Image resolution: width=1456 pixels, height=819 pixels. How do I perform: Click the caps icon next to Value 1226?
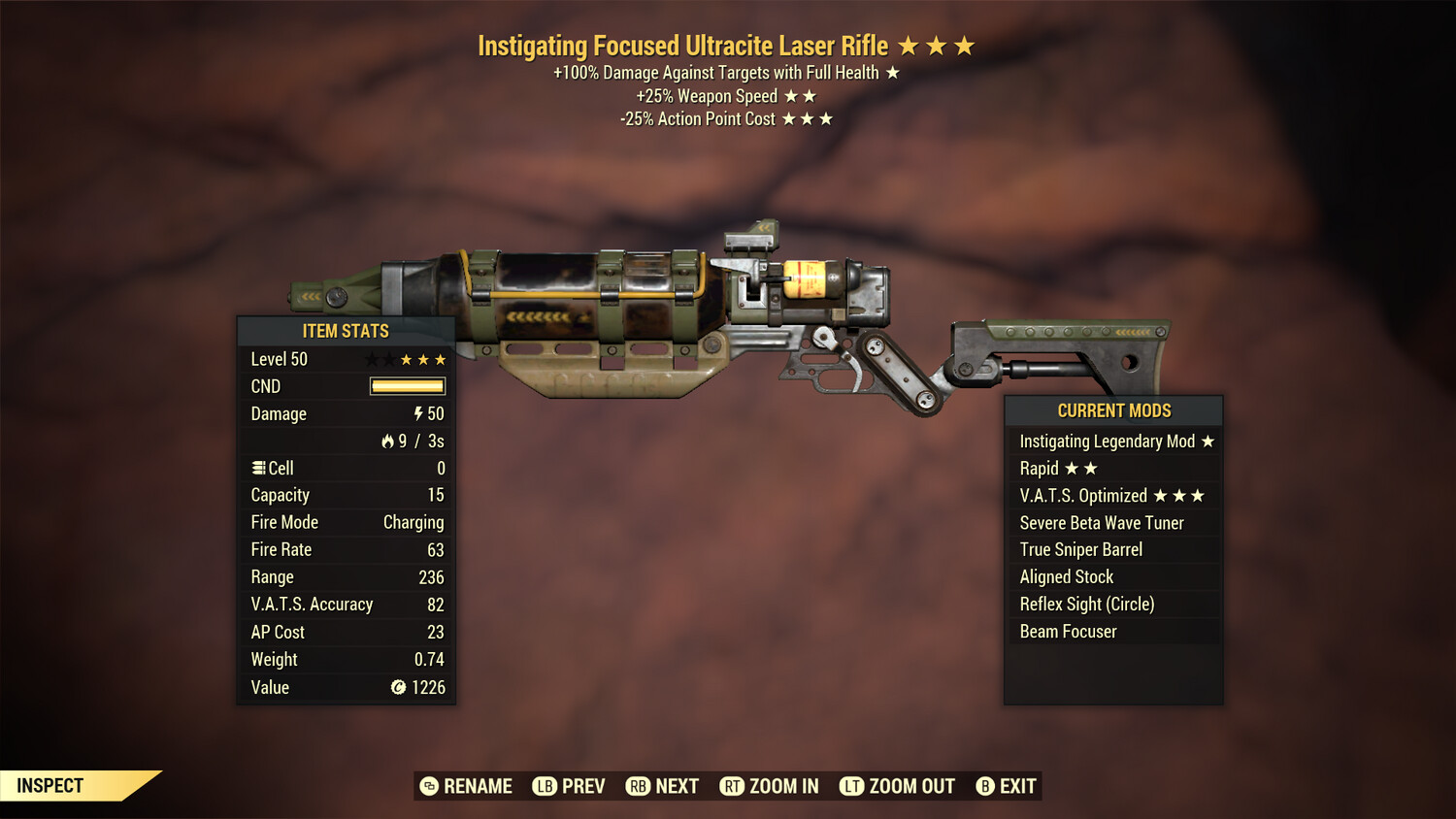(x=398, y=688)
